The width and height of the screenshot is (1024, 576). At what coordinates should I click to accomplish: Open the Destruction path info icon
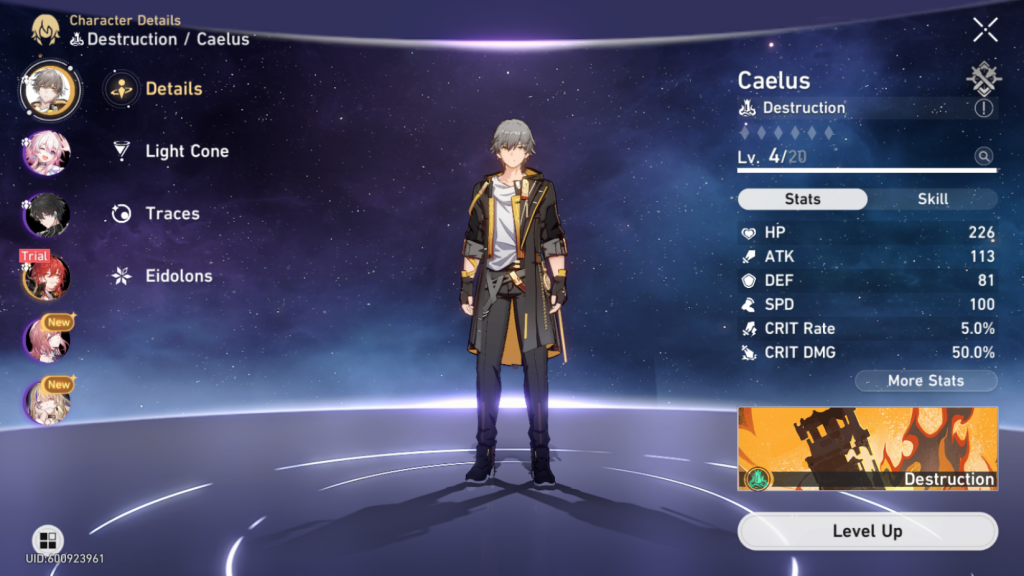tap(983, 108)
